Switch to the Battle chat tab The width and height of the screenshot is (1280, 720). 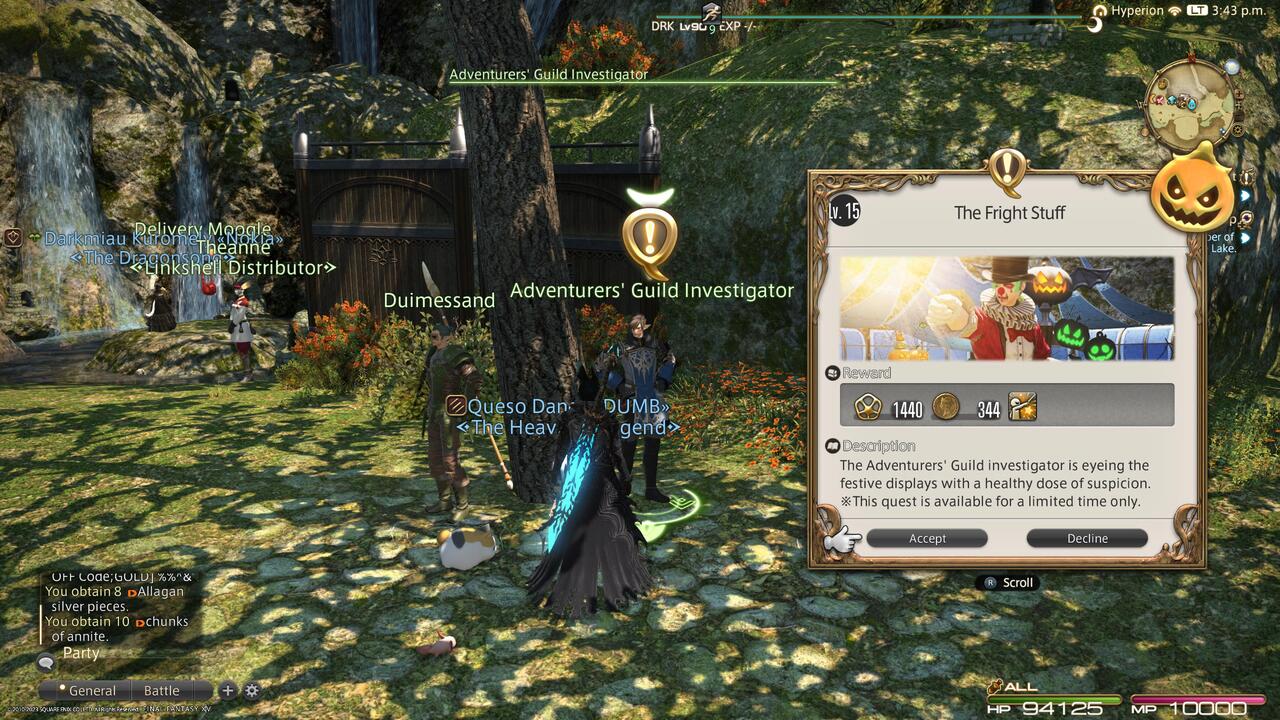pos(160,690)
